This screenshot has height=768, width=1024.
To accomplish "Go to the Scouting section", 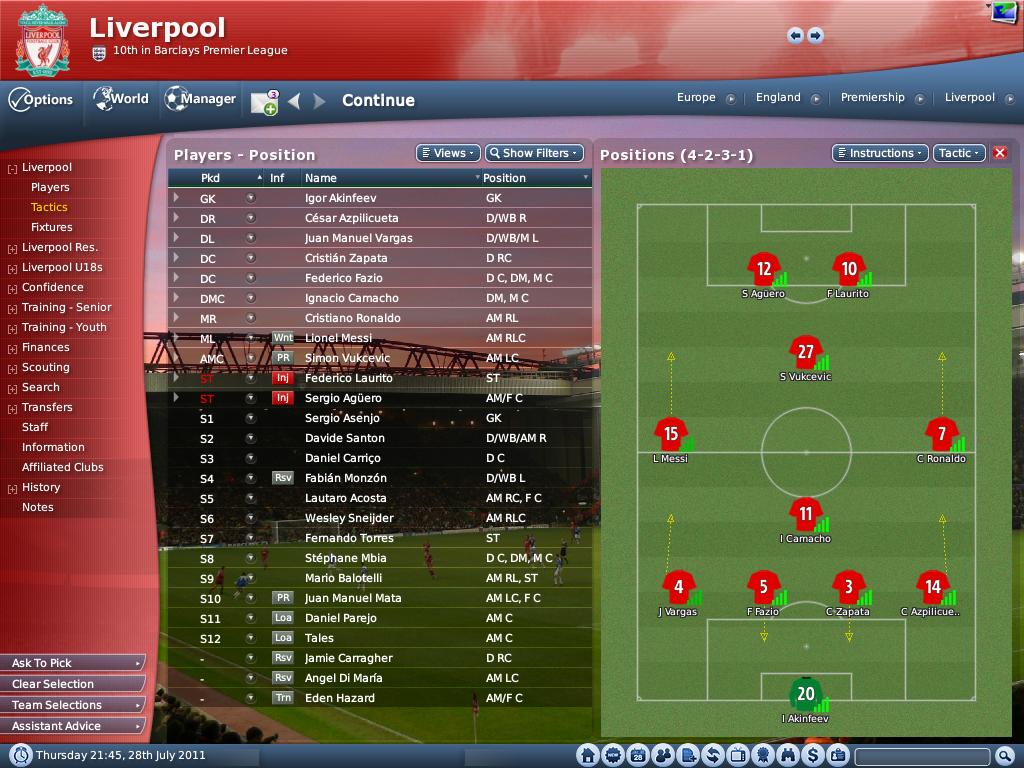I will [45, 367].
